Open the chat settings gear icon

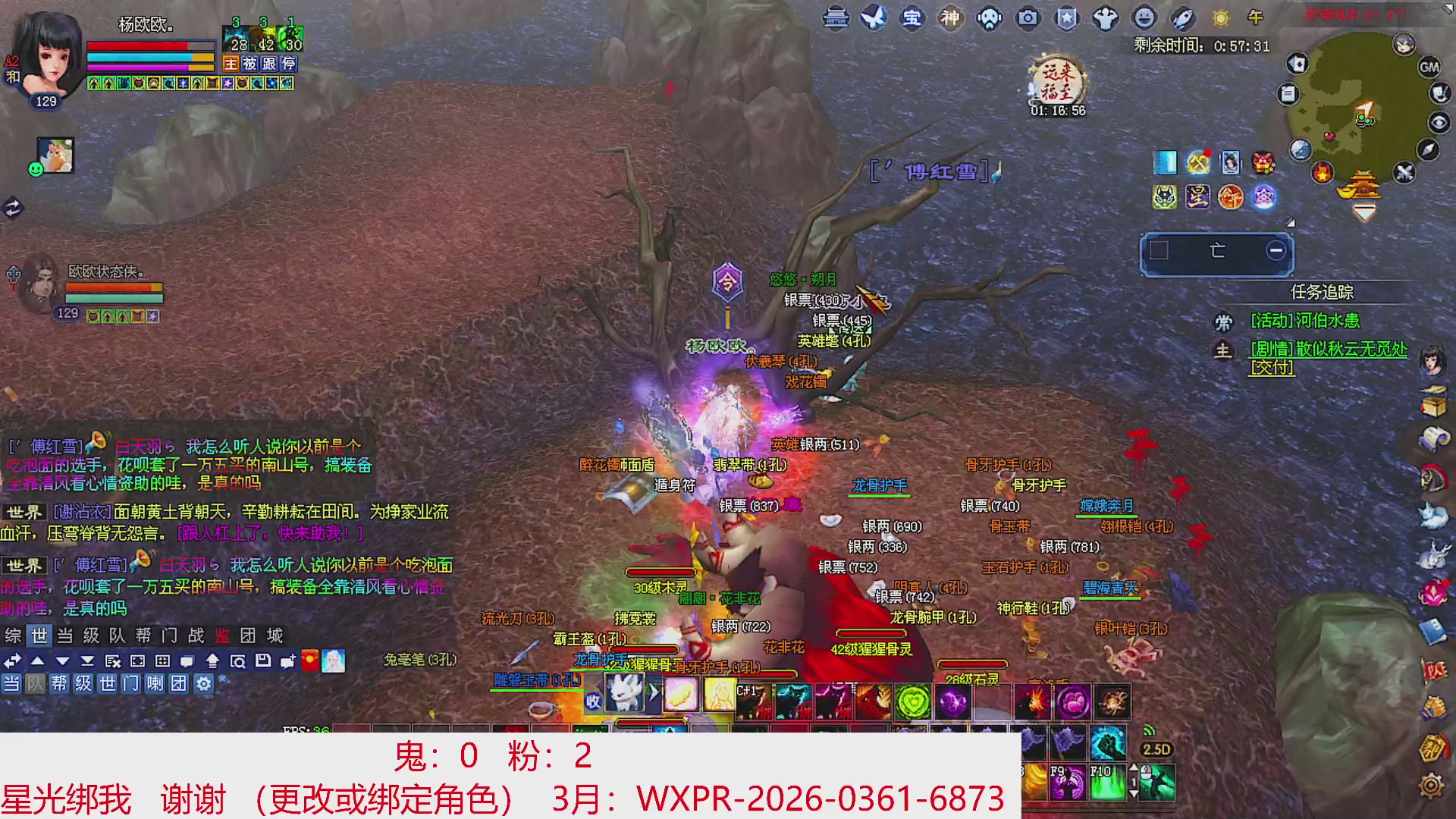[x=202, y=682]
